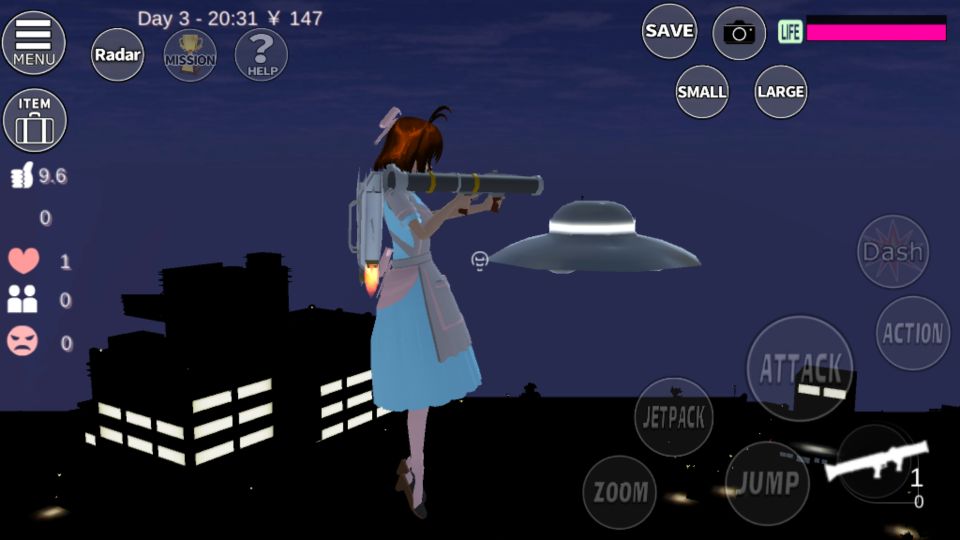Select the LARGE size button

pos(781,92)
